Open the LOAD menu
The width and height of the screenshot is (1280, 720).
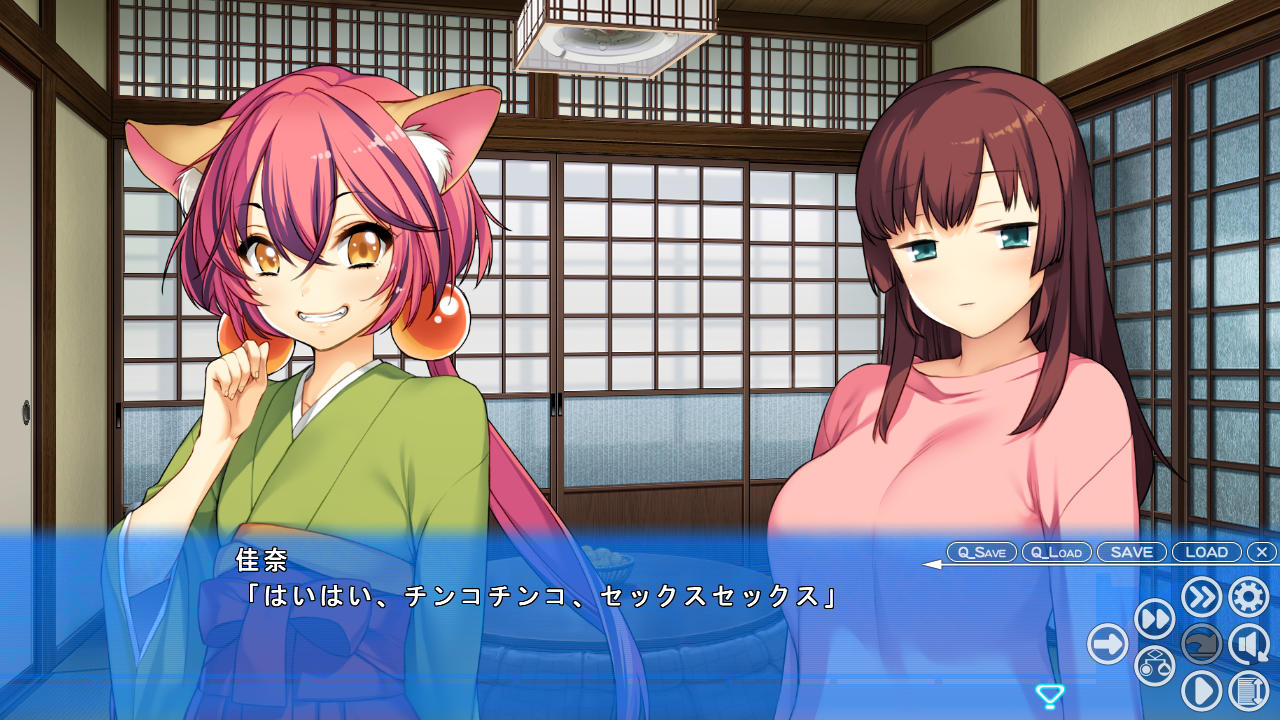[1206, 552]
